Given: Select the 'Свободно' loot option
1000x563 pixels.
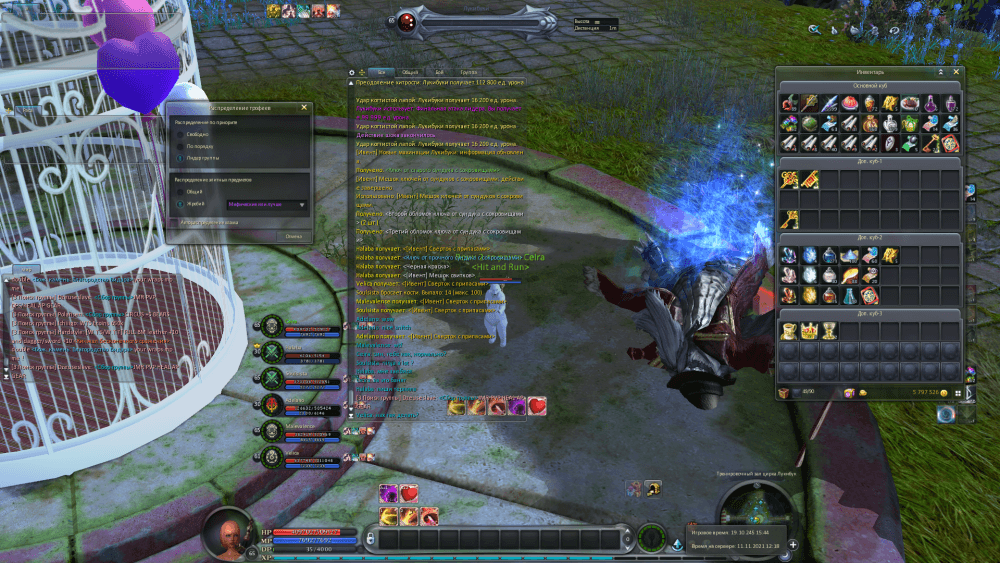Looking at the screenshot, I should [x=180, y=132].
